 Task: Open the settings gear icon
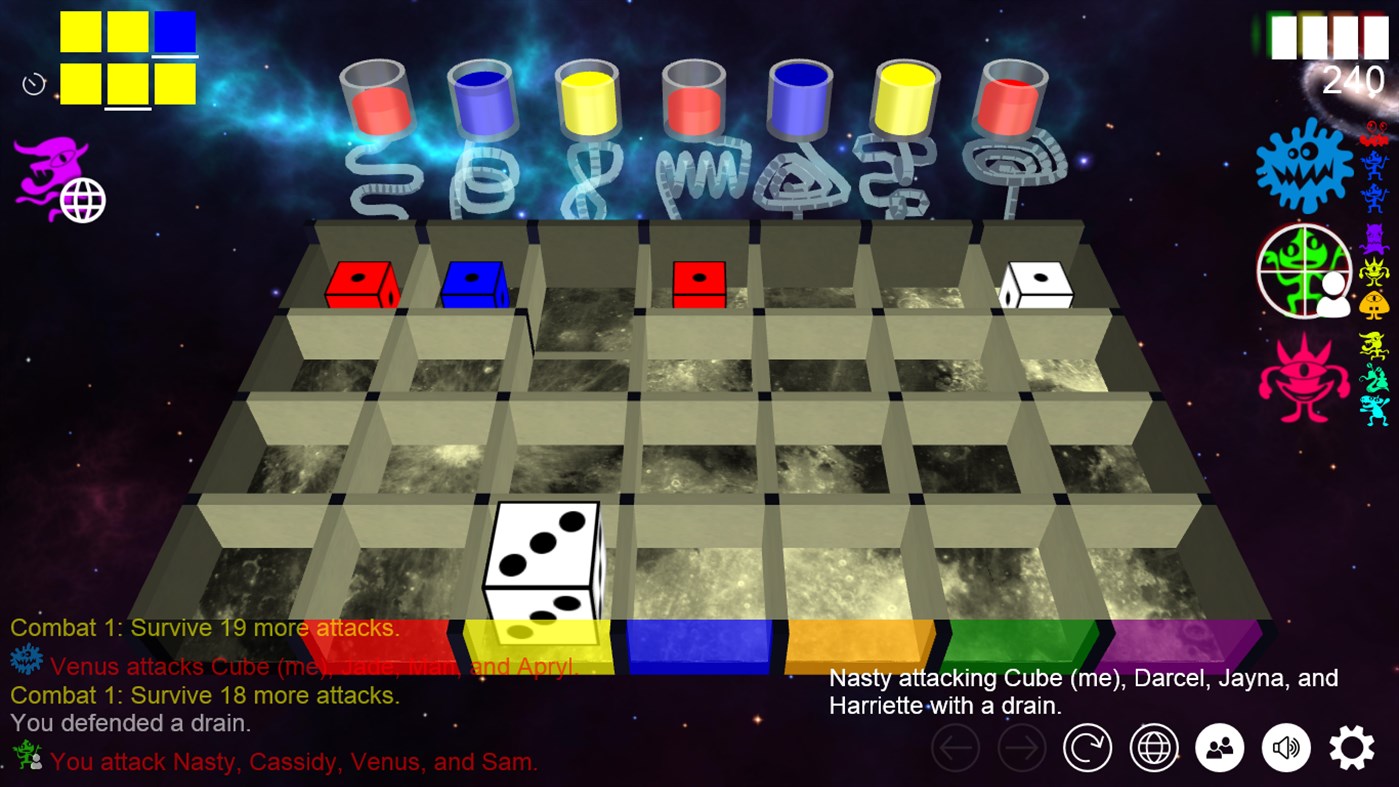1352,747
